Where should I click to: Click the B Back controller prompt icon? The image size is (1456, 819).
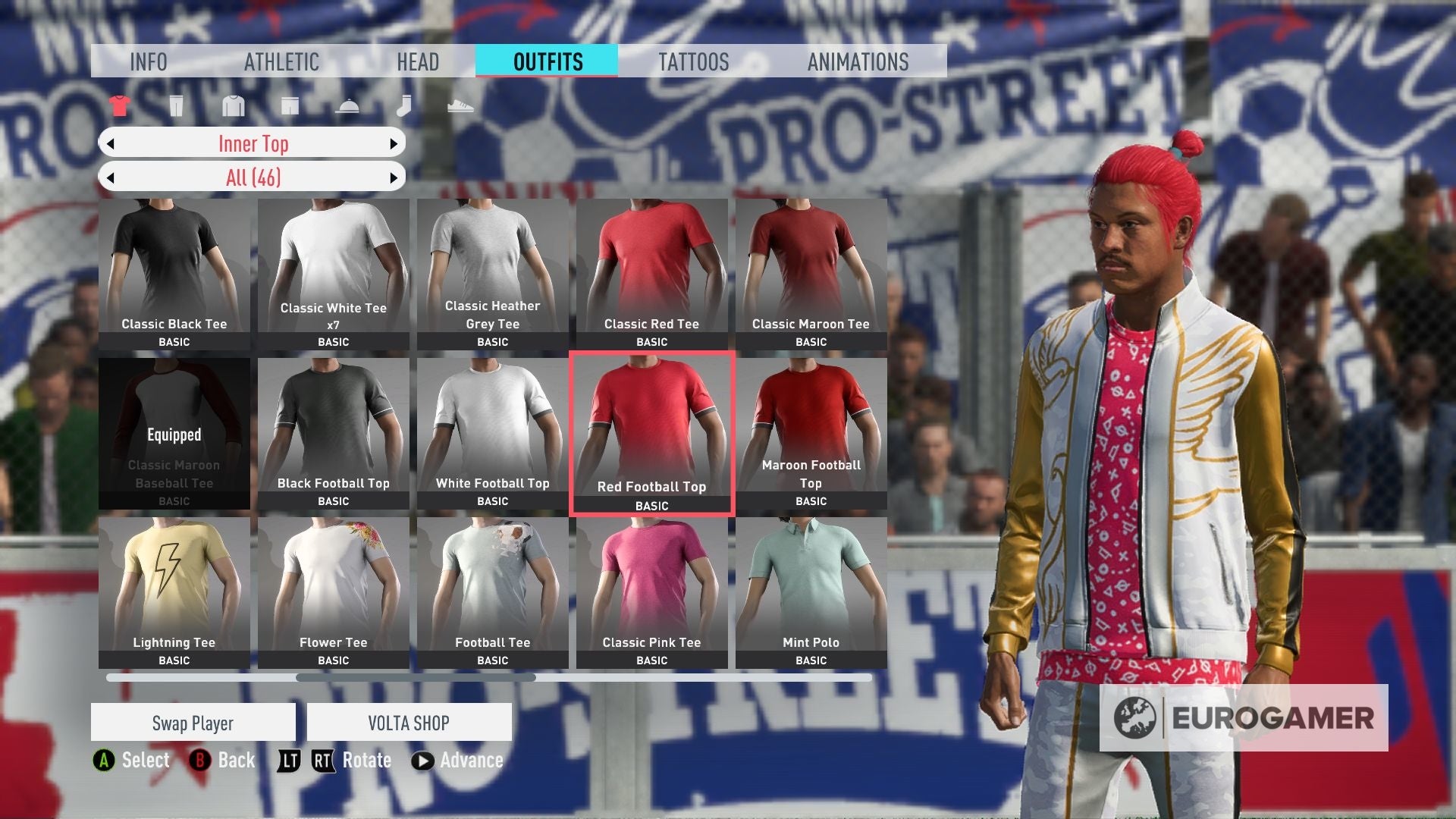[200, 760]
